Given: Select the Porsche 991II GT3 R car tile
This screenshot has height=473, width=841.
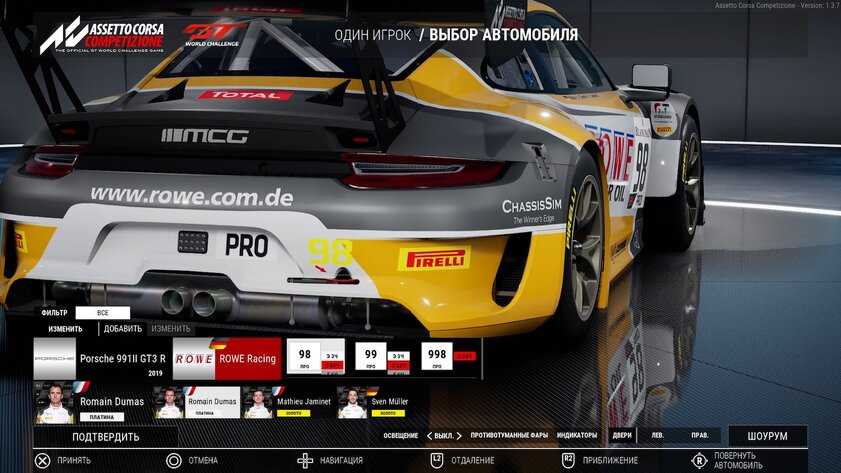Looking at the screenshot, I should point(100,358).
